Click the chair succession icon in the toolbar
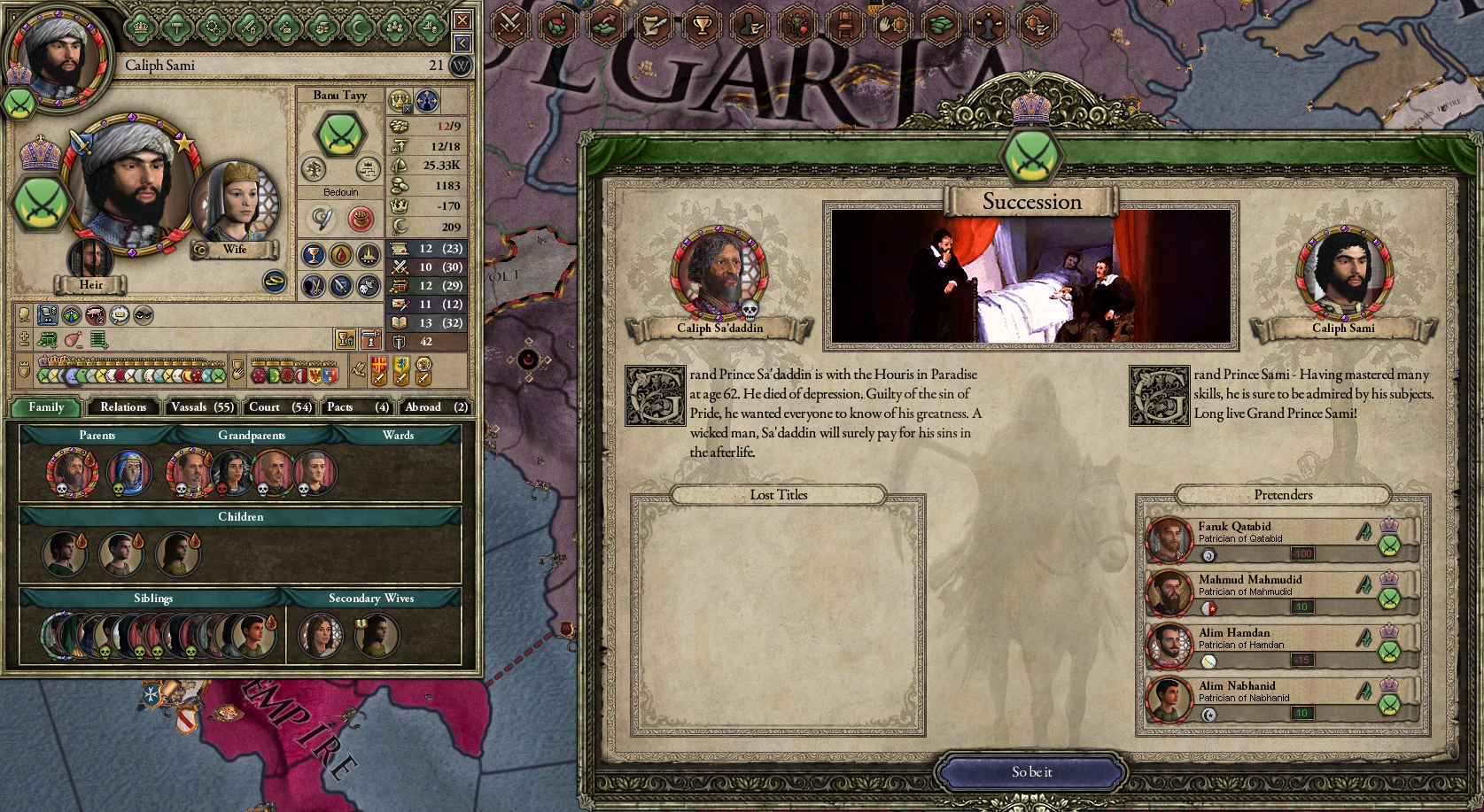The height and width of the screenshot is (812, 1484). point(847,26)
